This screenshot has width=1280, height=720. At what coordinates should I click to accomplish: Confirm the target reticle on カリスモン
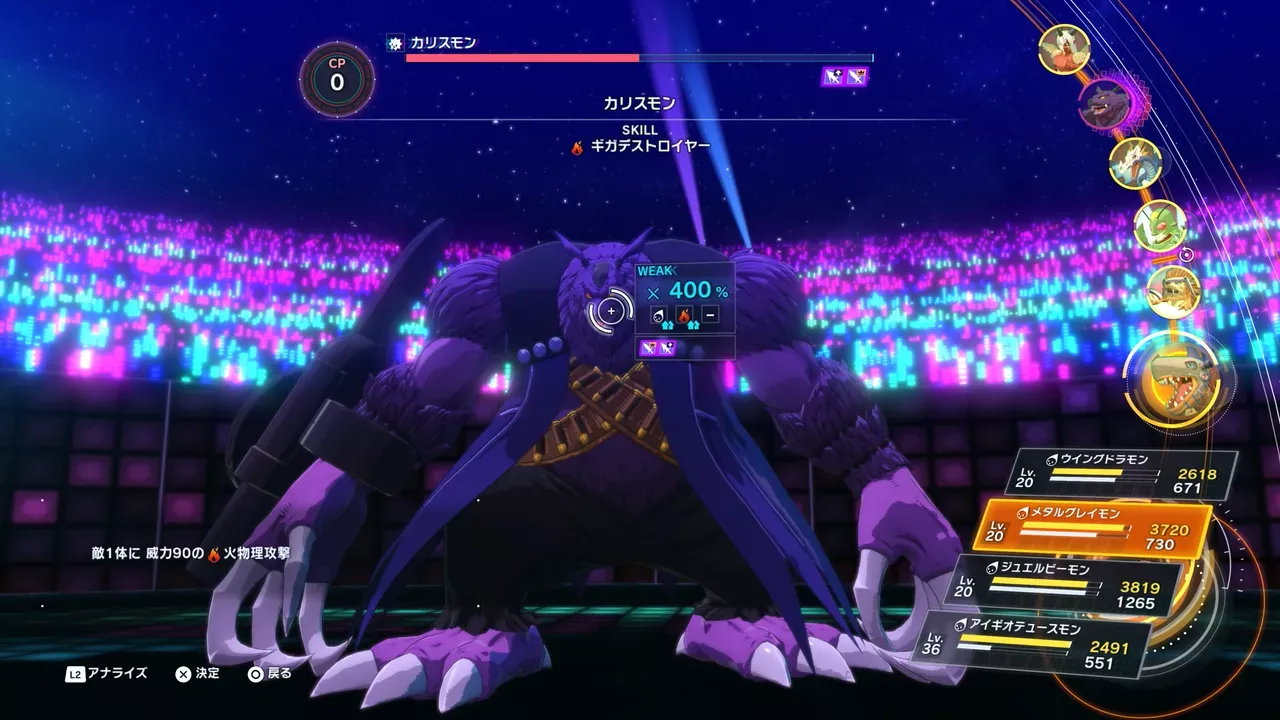(611, 312)
